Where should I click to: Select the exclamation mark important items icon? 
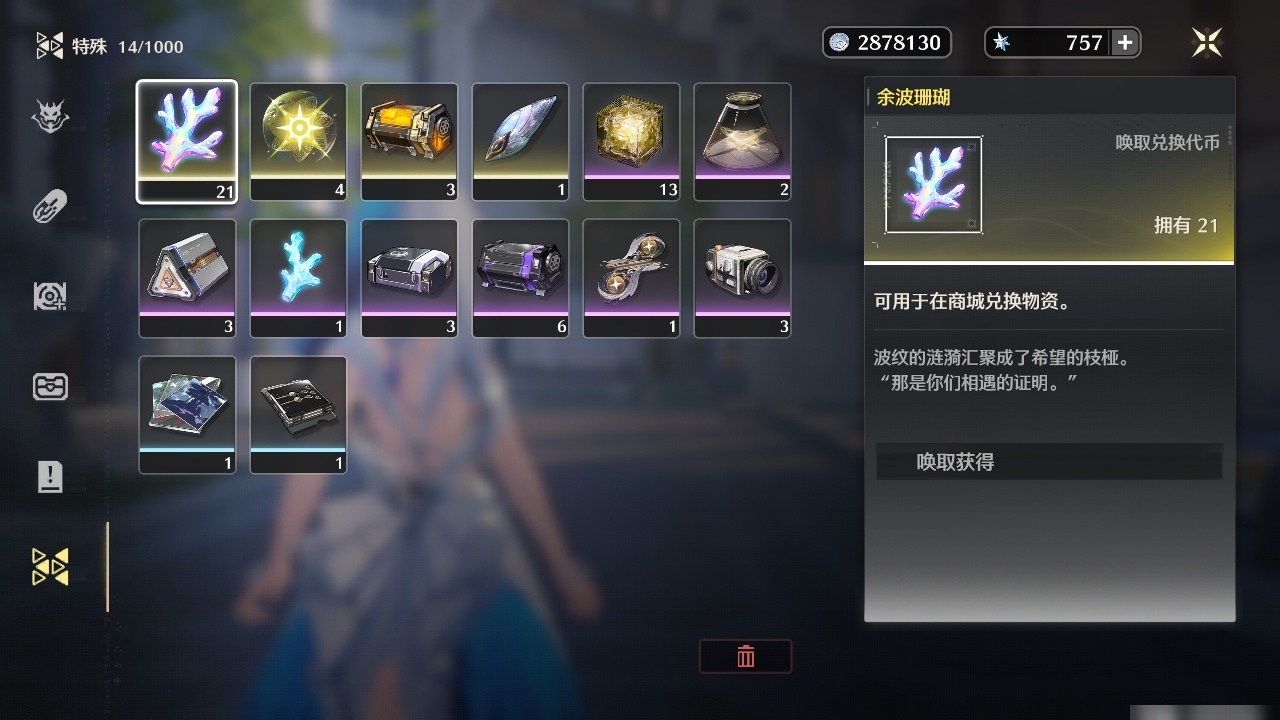pos(50,477)
